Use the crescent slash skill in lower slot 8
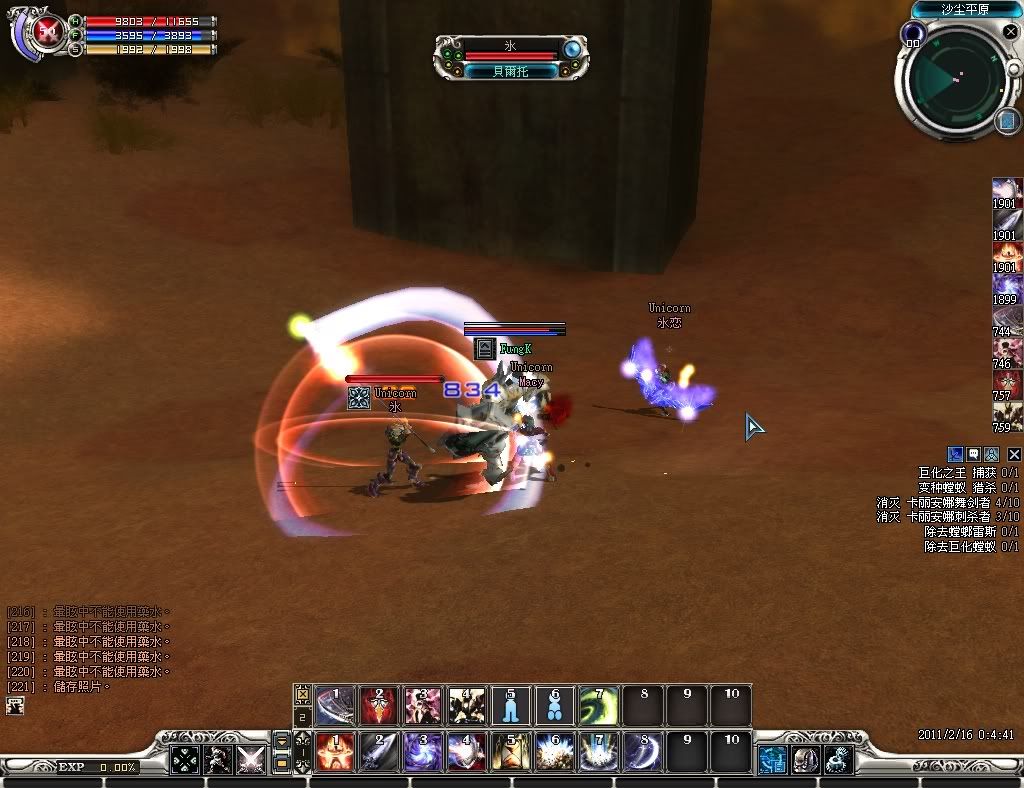The height and width of the screenshot is (788, 1024). point(642,752)
